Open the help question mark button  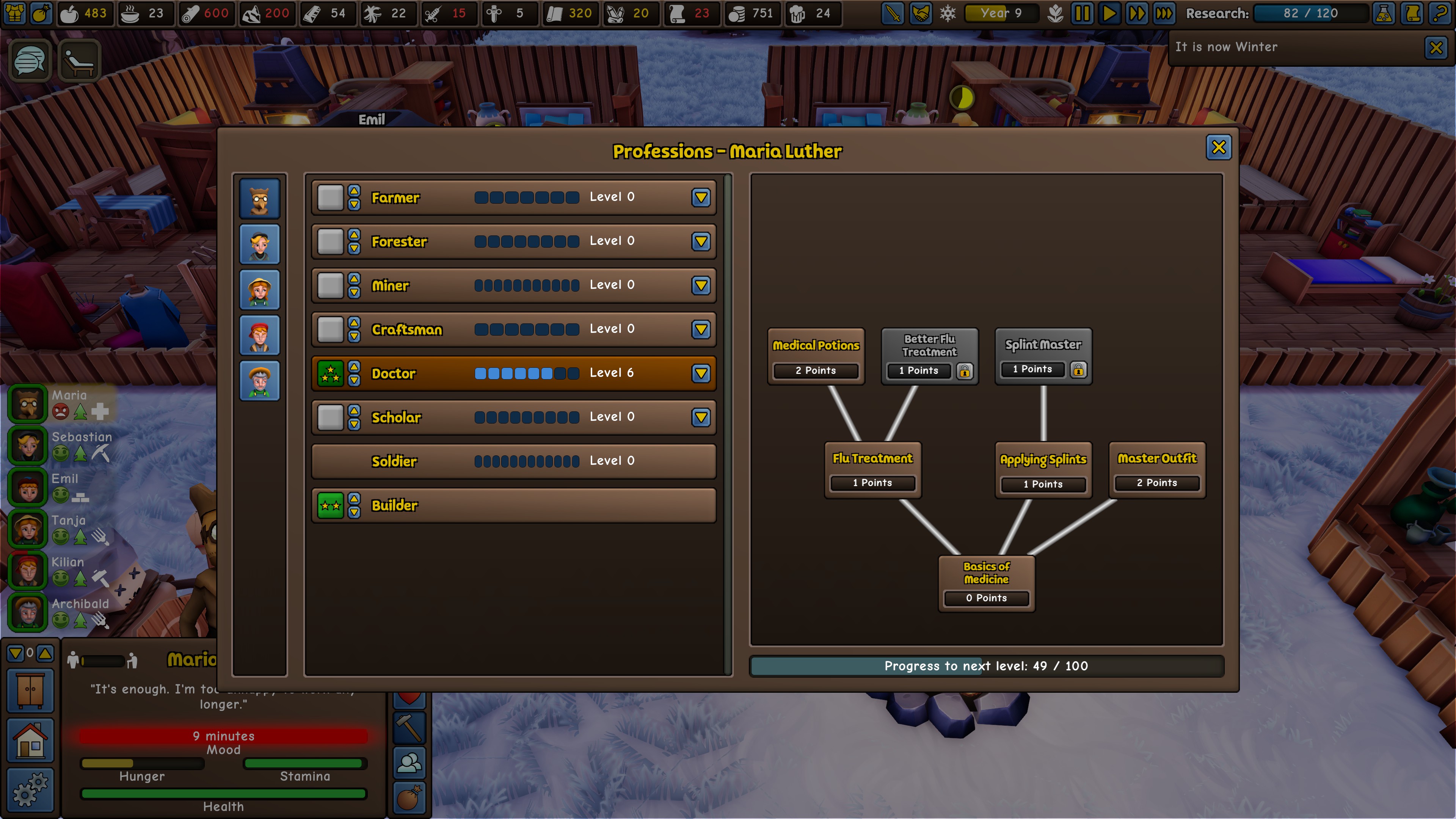(x=1440, y=14)
